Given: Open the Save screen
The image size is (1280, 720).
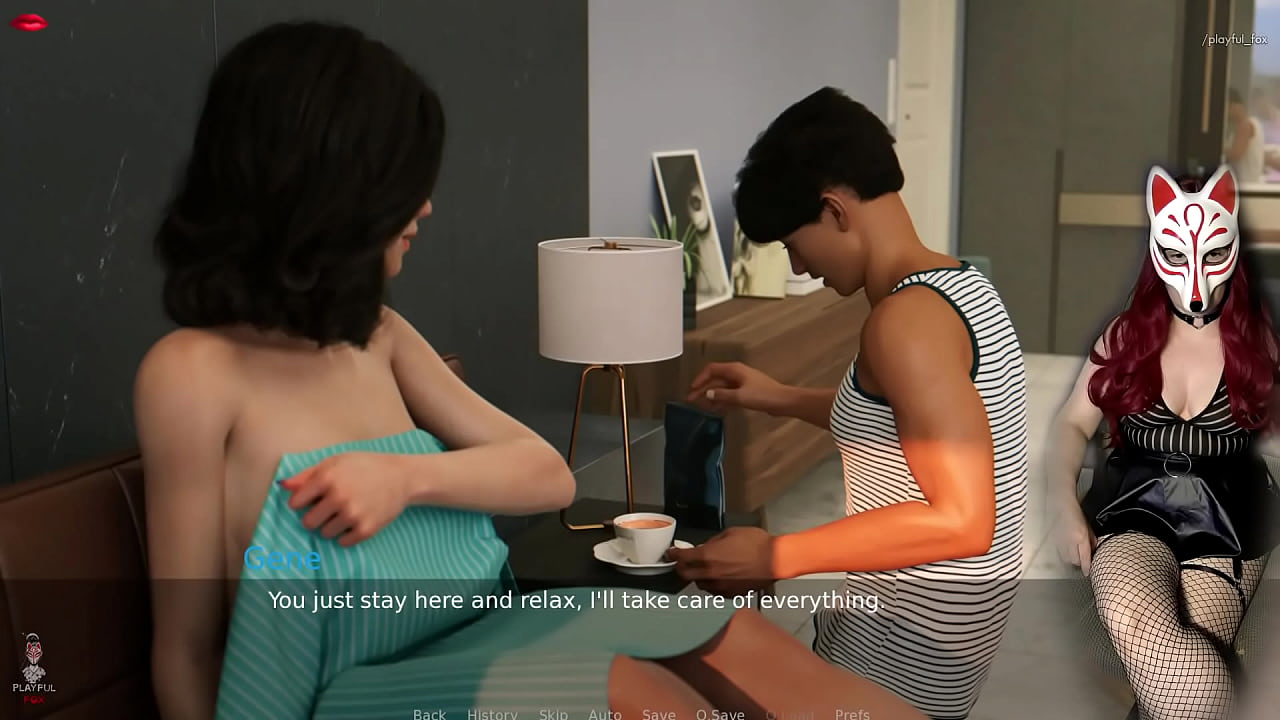Looking at the screenshot, I should (x=659, y=713).
